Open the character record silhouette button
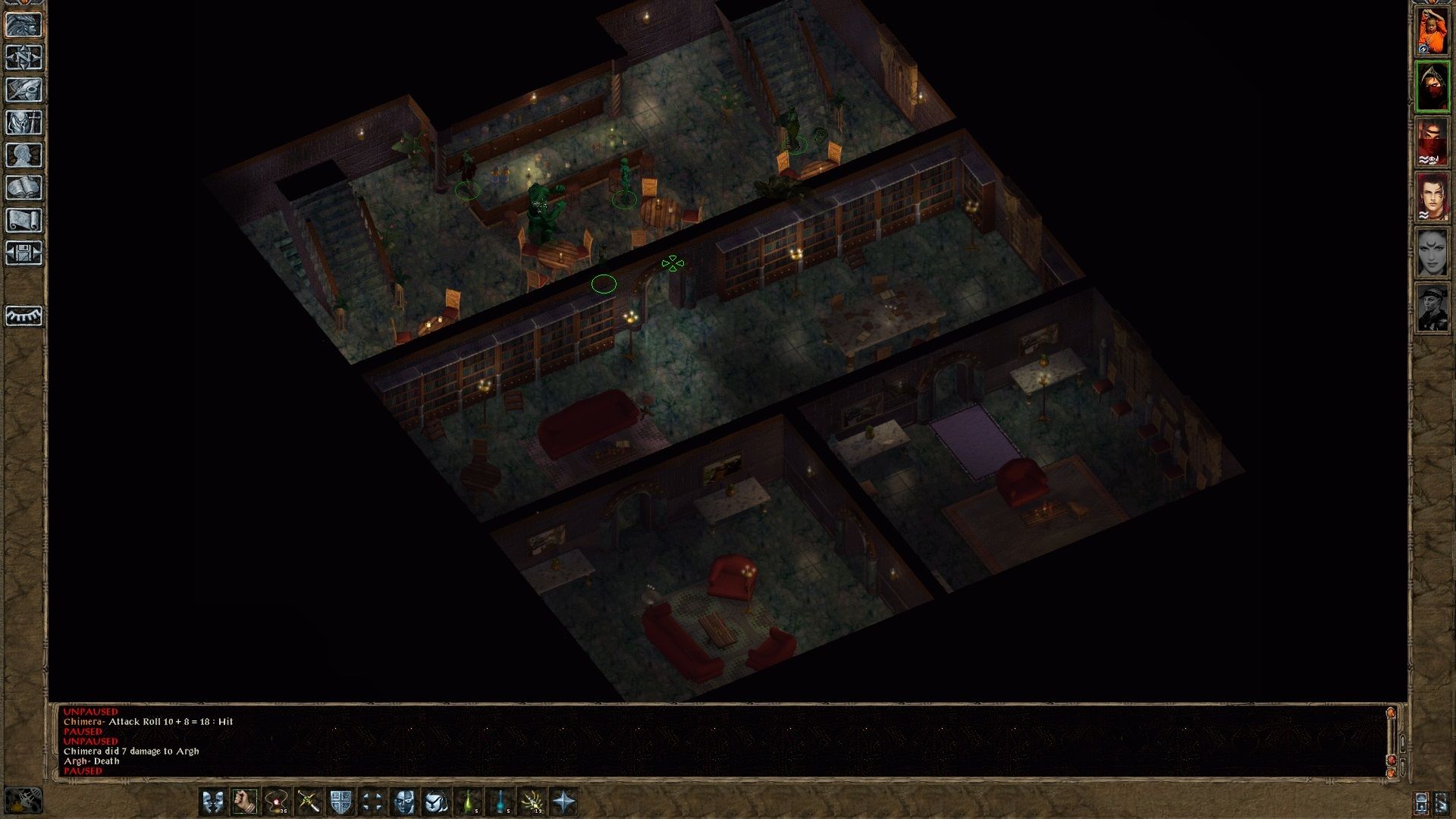The width and height of the screenshot is (1456, 819). (x=24, y=155)
